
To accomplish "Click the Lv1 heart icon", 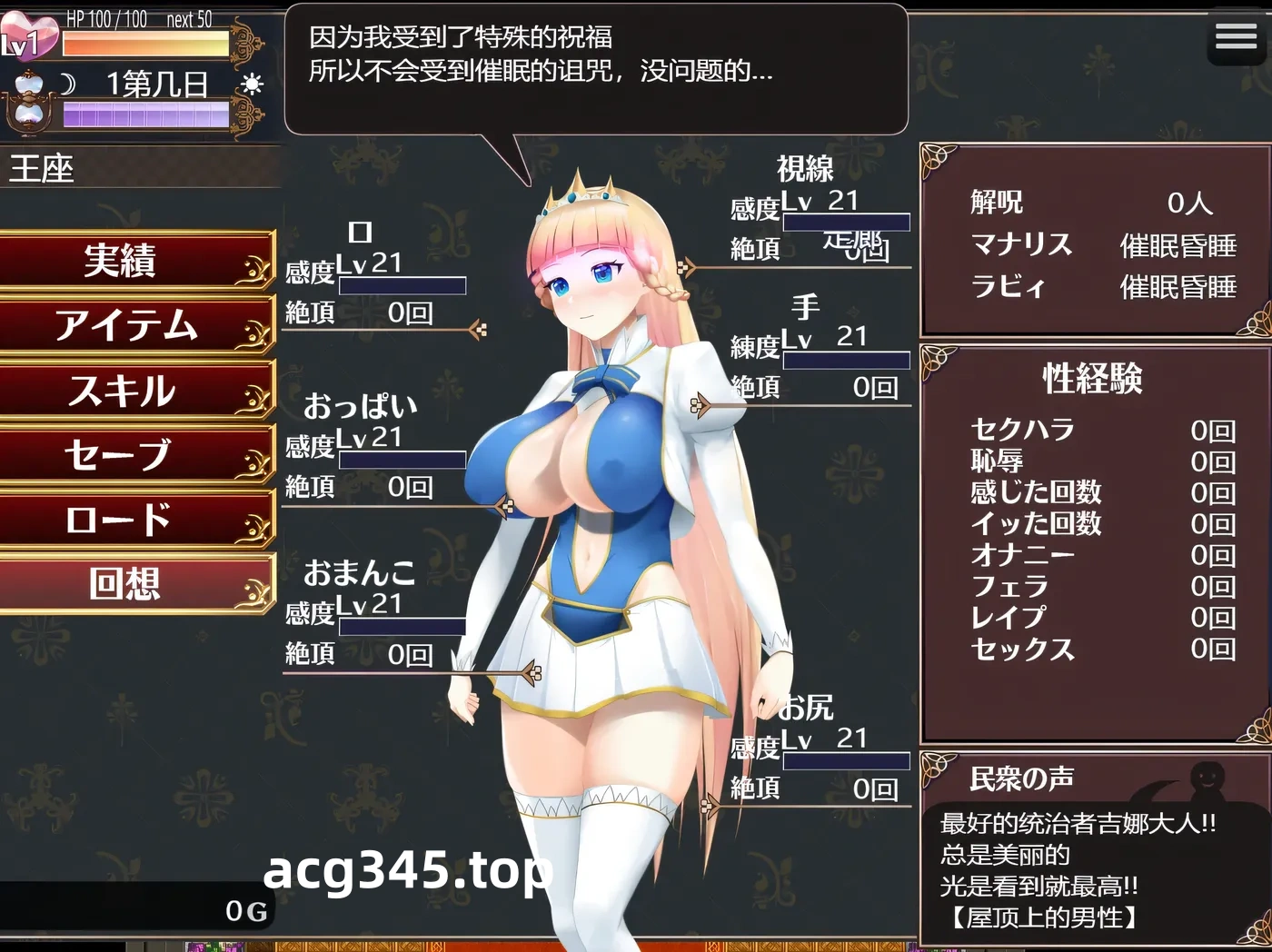I will click(30, 35).
